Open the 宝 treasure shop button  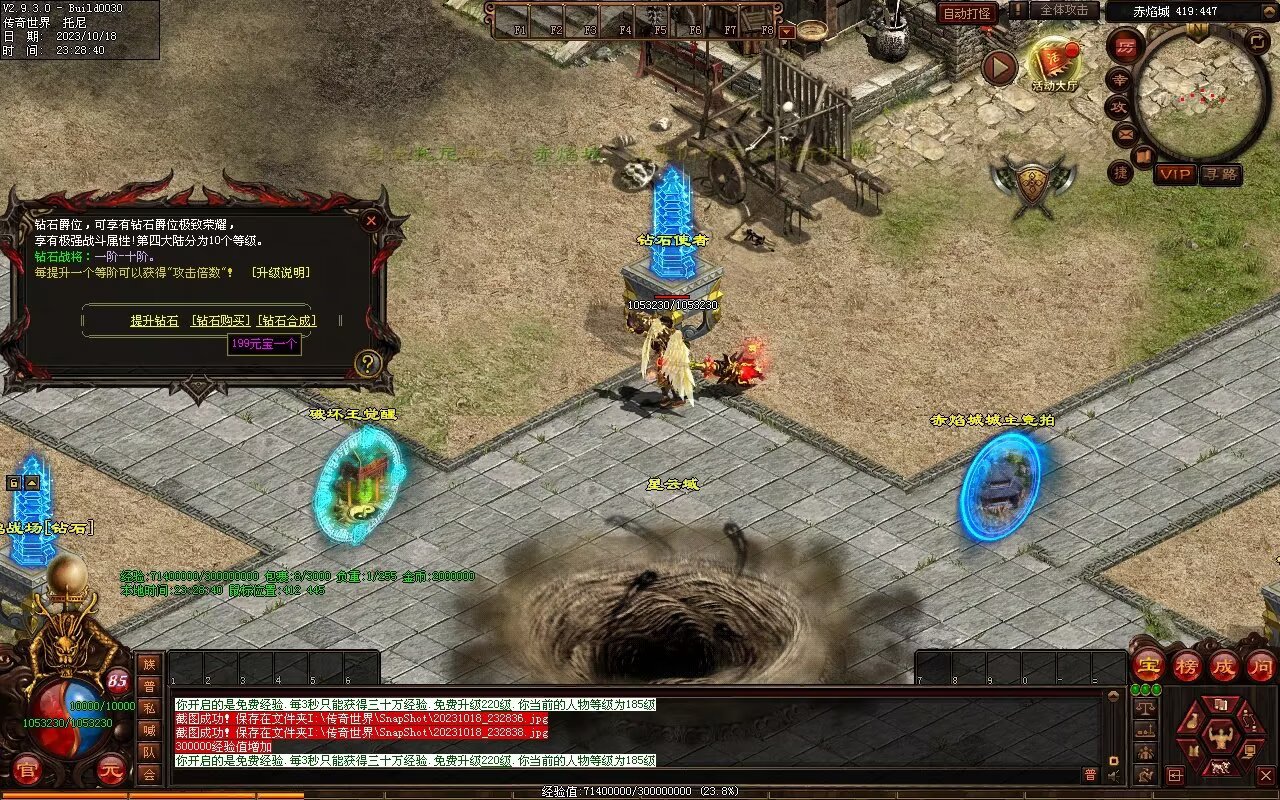click(x=1148, y=665)
